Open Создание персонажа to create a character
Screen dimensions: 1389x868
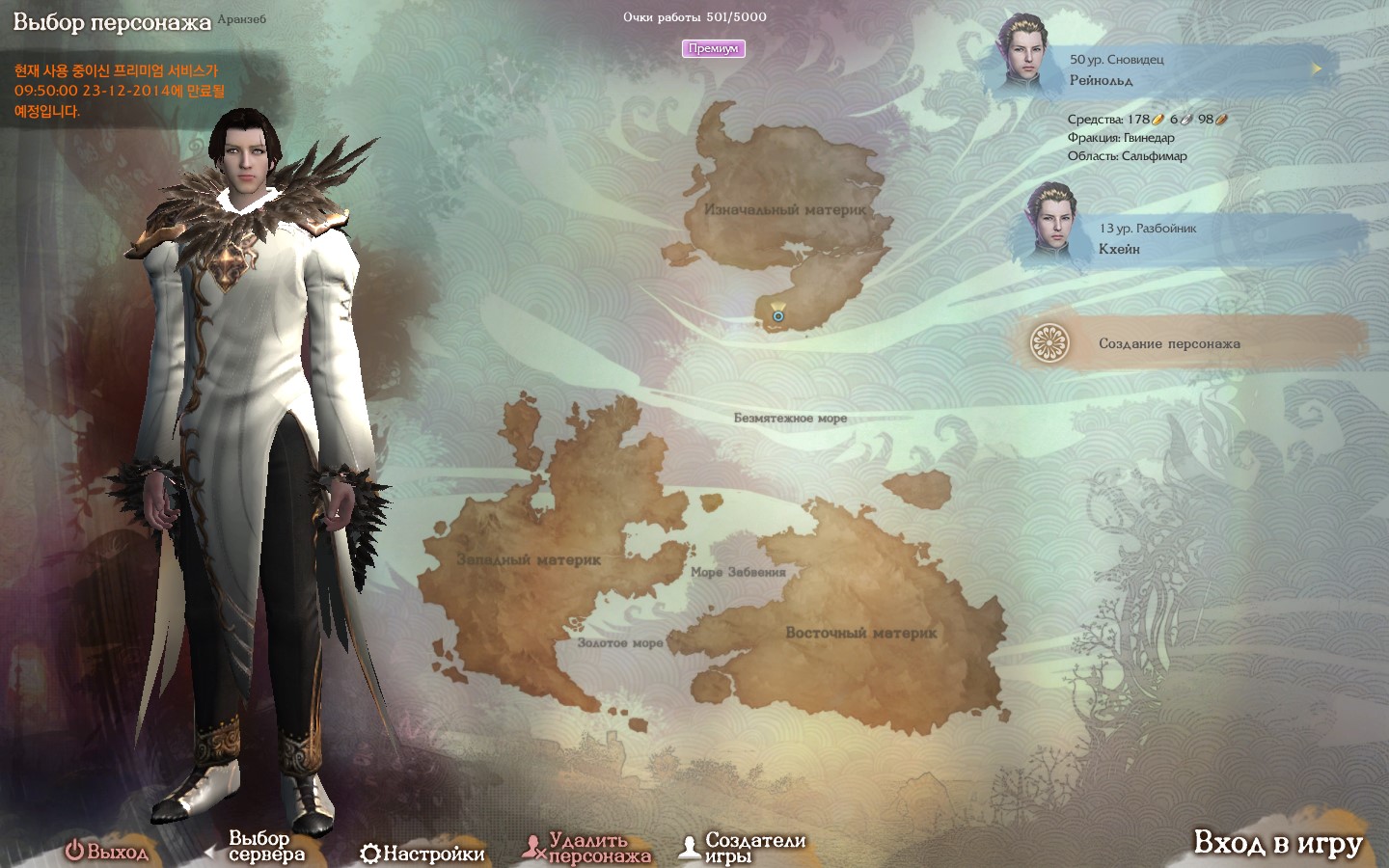1169,343
